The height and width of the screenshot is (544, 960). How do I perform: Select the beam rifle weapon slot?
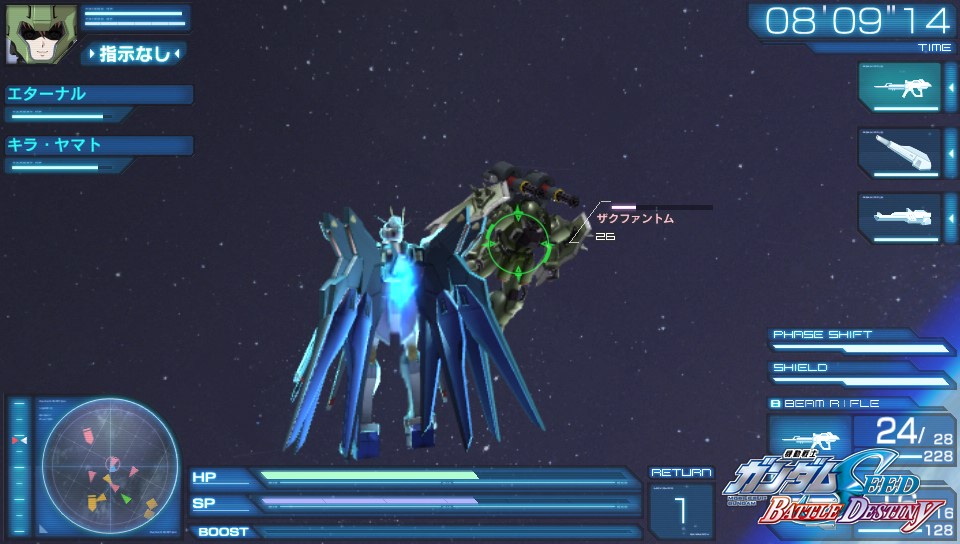coord(899,87)
